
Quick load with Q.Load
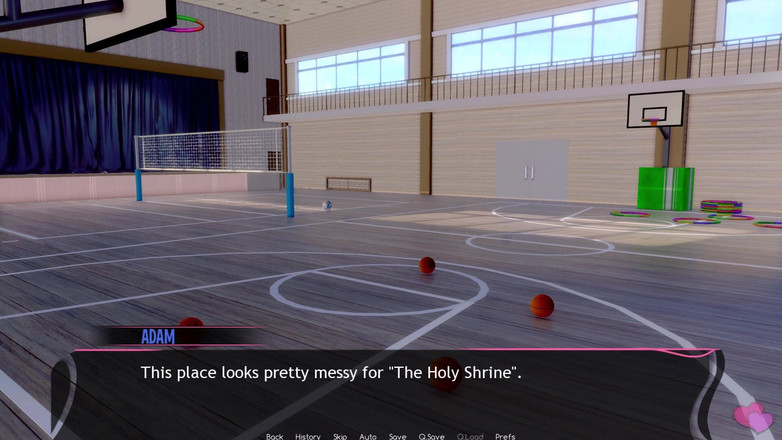click(470, 436)
